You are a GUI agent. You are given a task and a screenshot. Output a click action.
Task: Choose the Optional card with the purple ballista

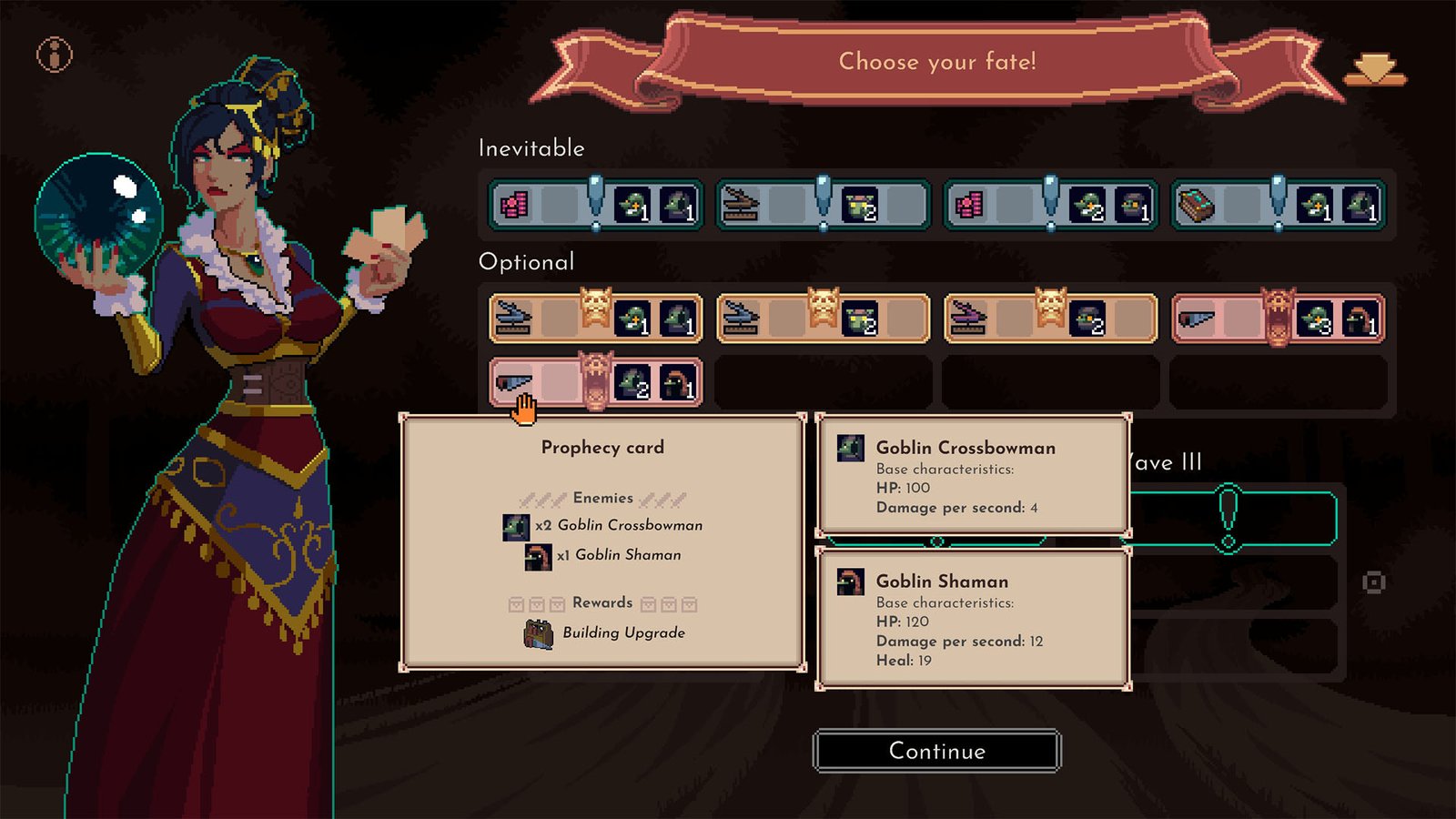pyautogui.click(x=1050, y=318)
